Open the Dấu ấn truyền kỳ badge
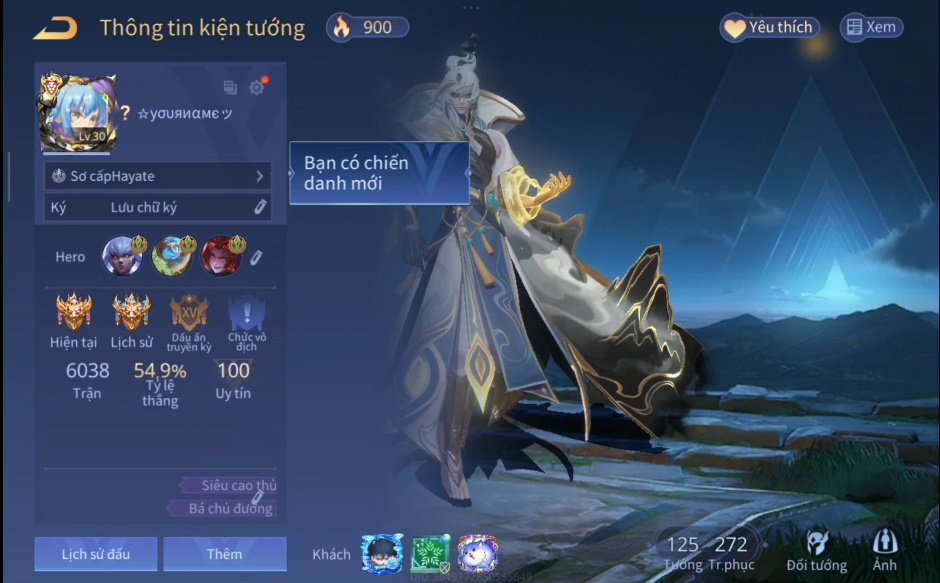 tap(189, 313)
